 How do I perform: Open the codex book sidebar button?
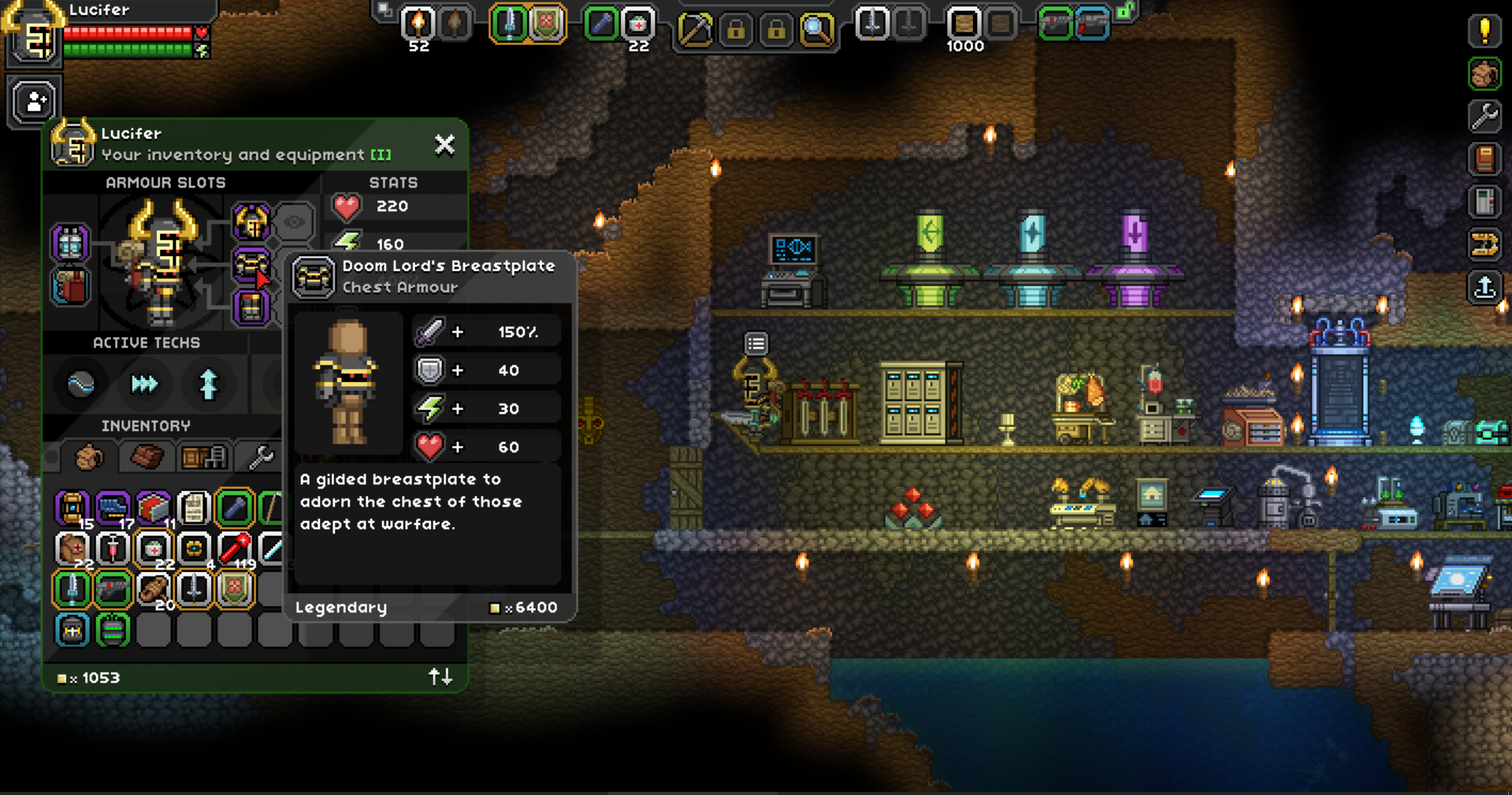1484,159
